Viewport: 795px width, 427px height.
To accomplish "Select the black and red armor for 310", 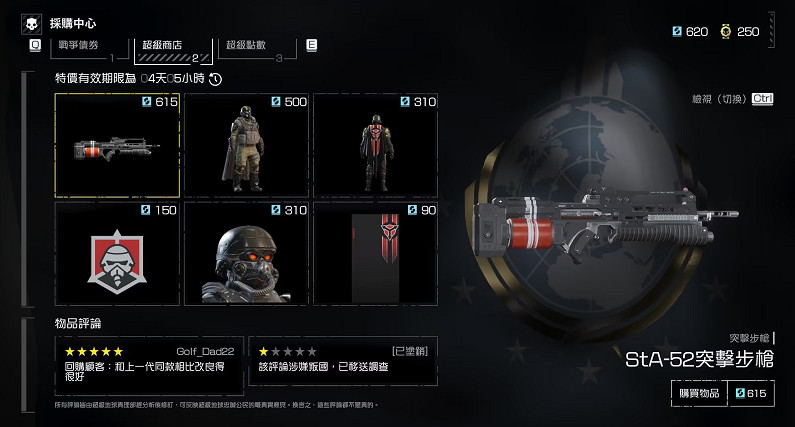I will (x=375, y=145).
